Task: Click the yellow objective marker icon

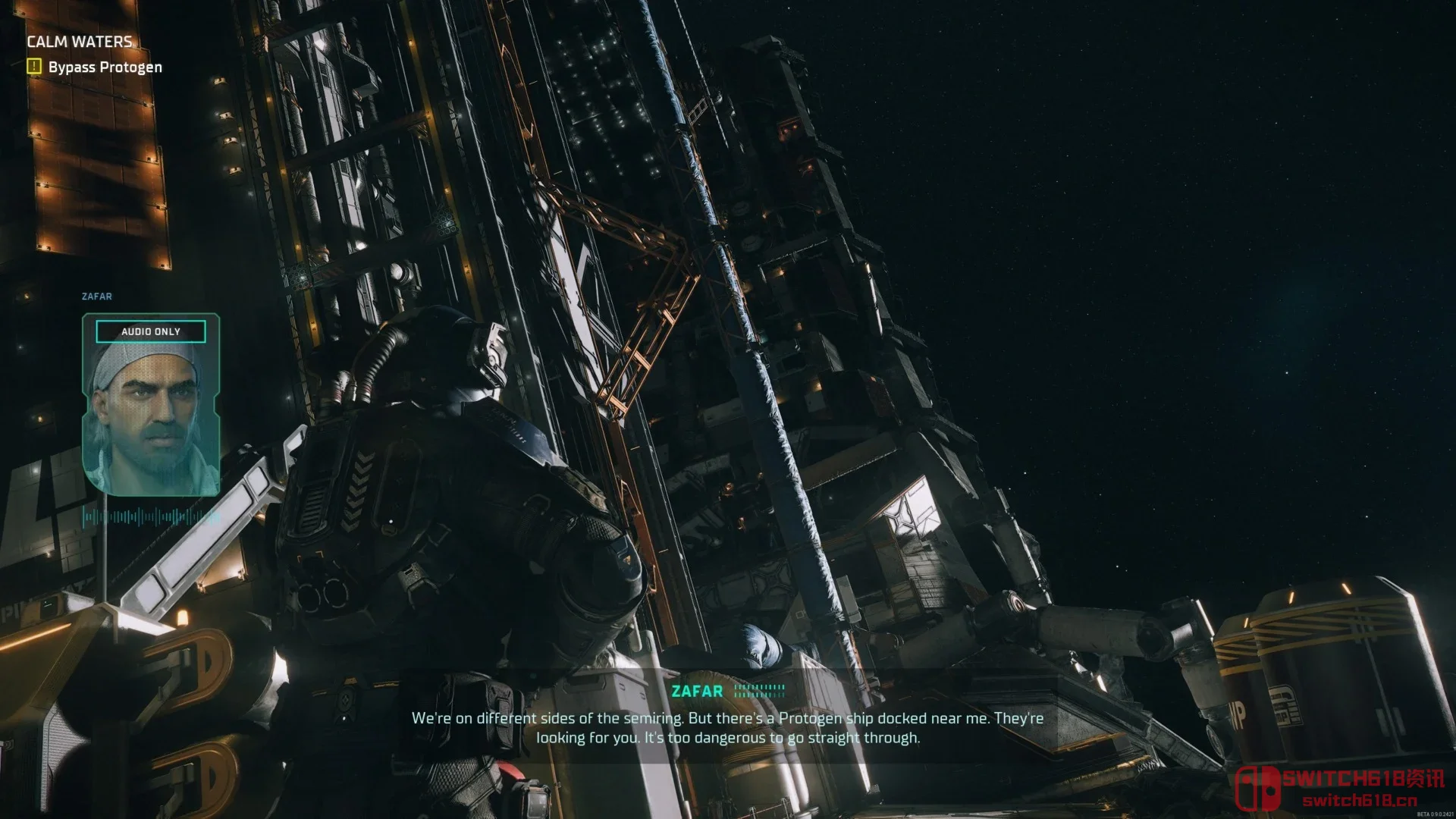Action: click(x=34, y=66)
